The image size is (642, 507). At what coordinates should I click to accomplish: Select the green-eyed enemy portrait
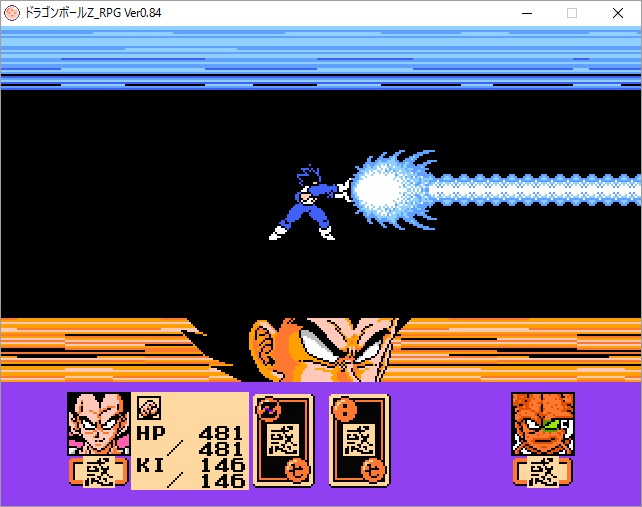tap(542, 424)
